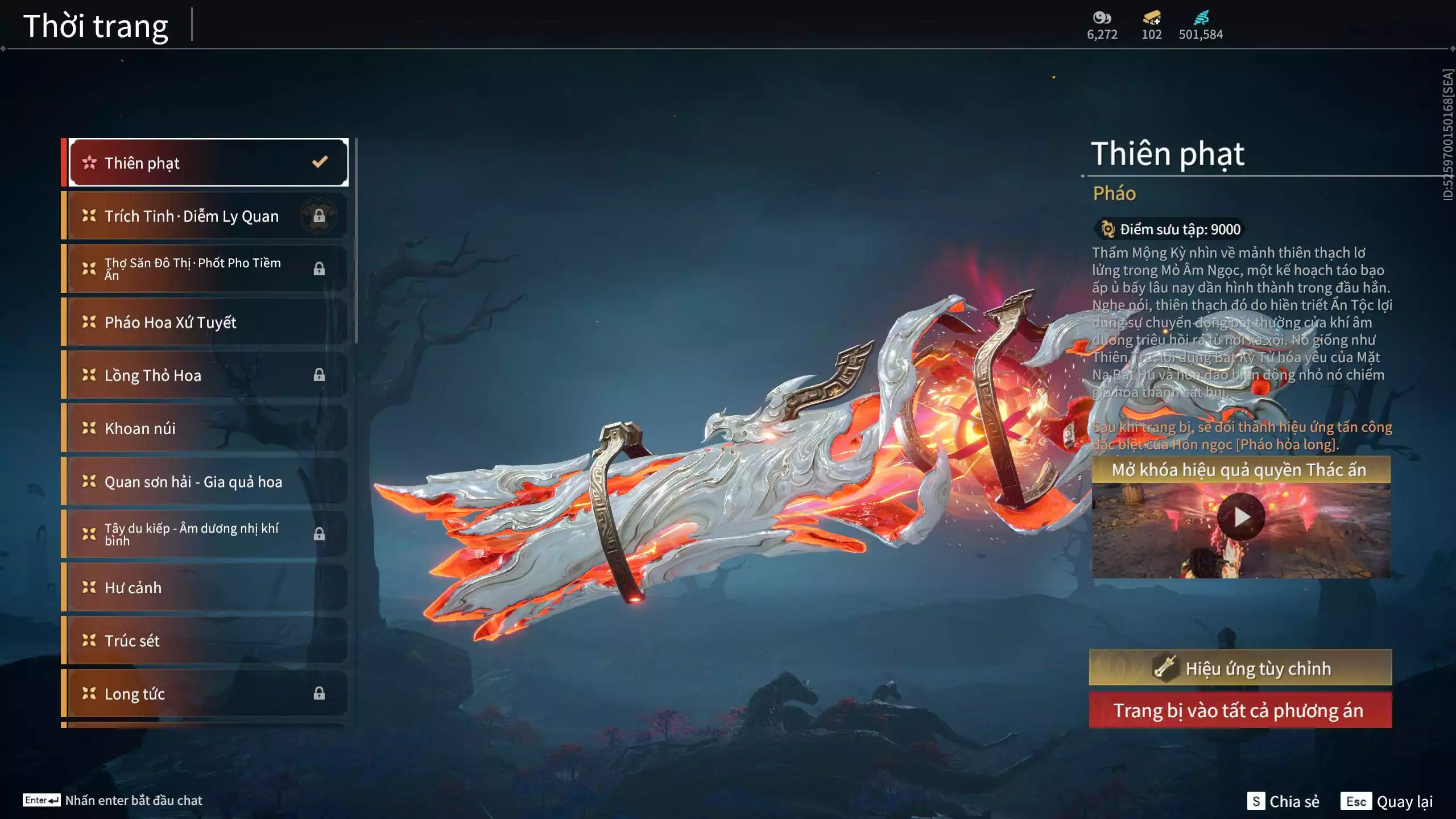The image size is (1456, 819).
Task: Choose the Trích Tinh · Diễm Ly Quan skin
Action: tap(208, 216)
